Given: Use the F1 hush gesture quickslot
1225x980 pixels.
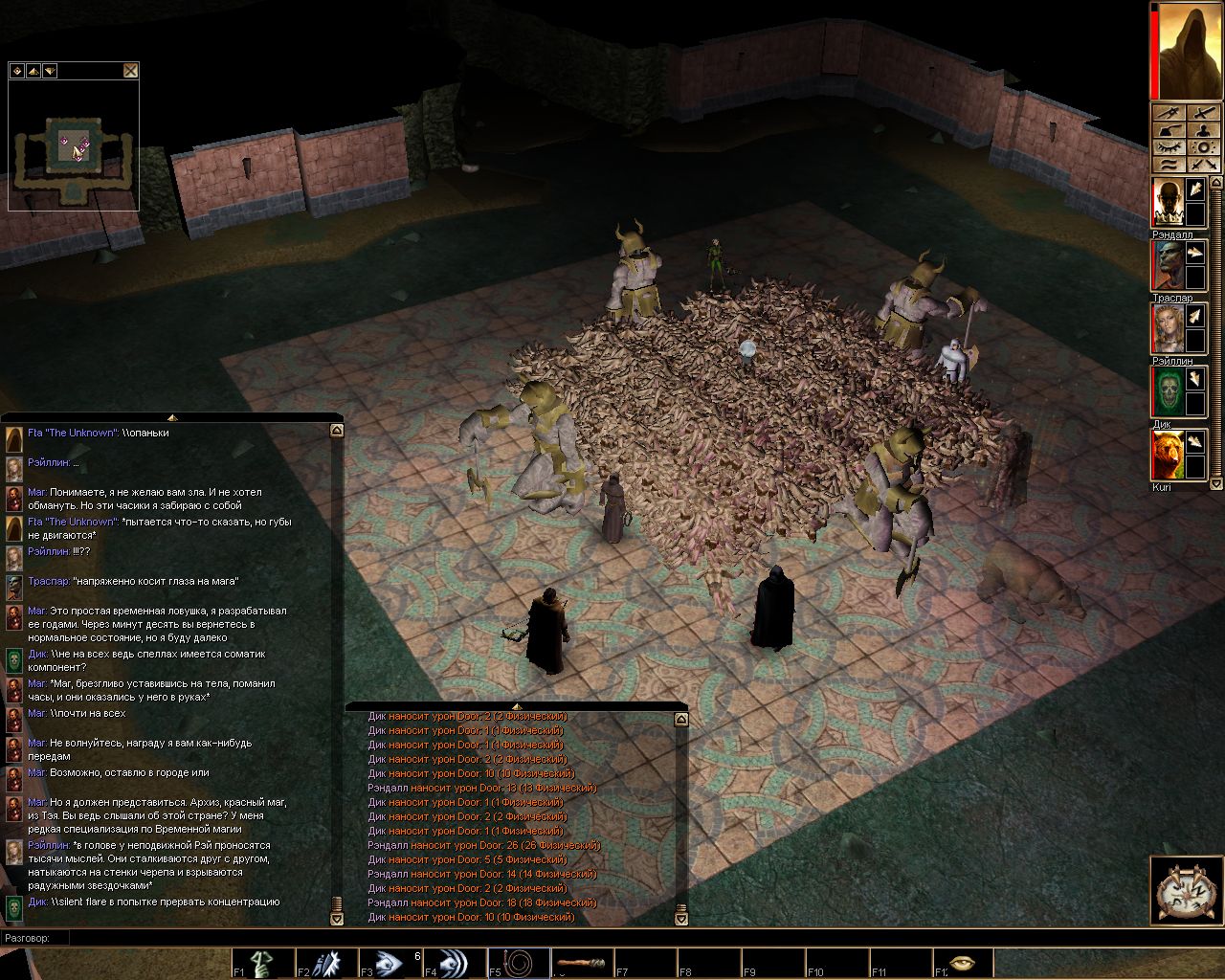Looking at the screenshot, I should [262, 963].
